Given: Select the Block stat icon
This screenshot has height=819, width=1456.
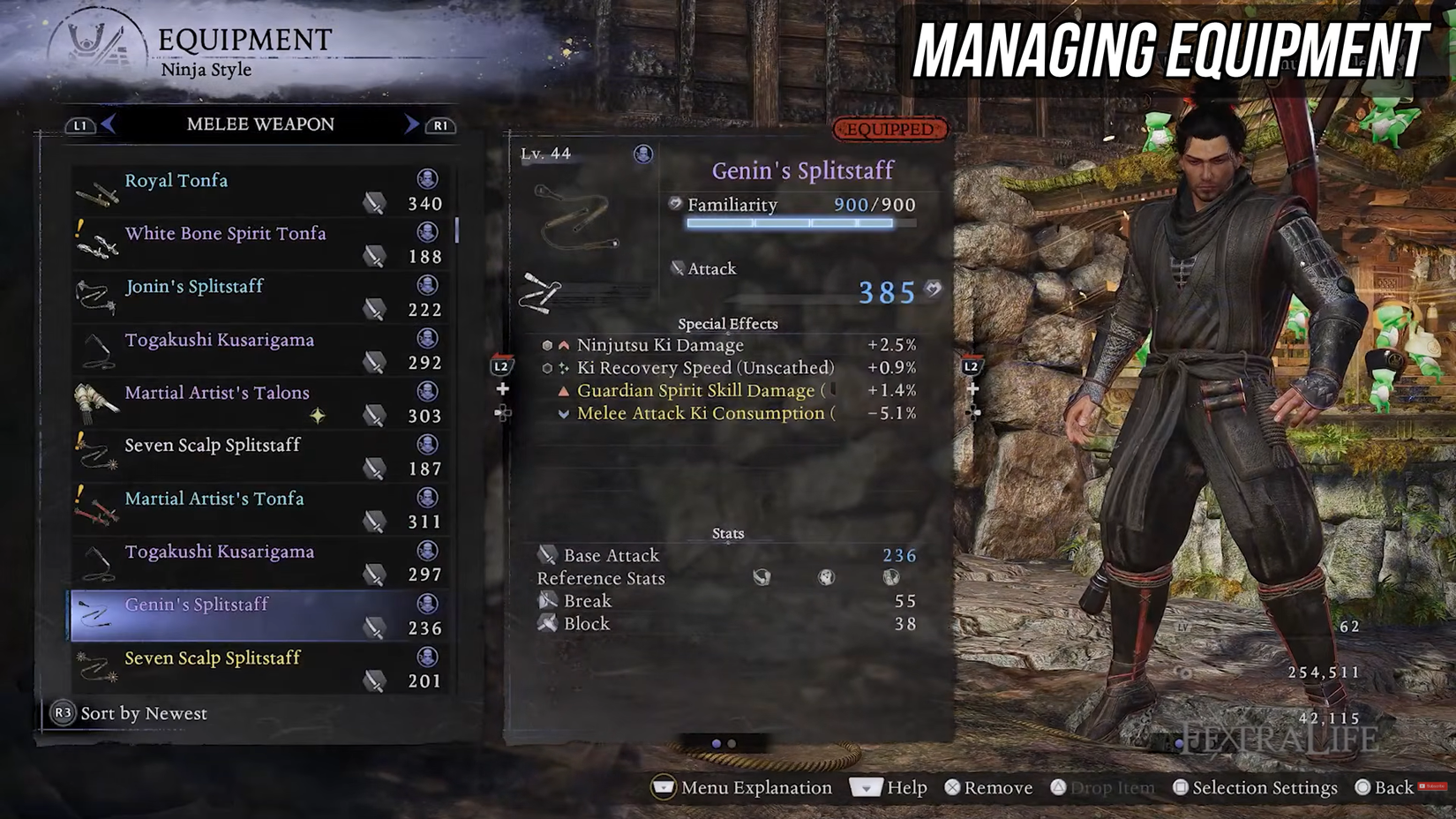Looking at the screenshot, I should coord(547,624).
